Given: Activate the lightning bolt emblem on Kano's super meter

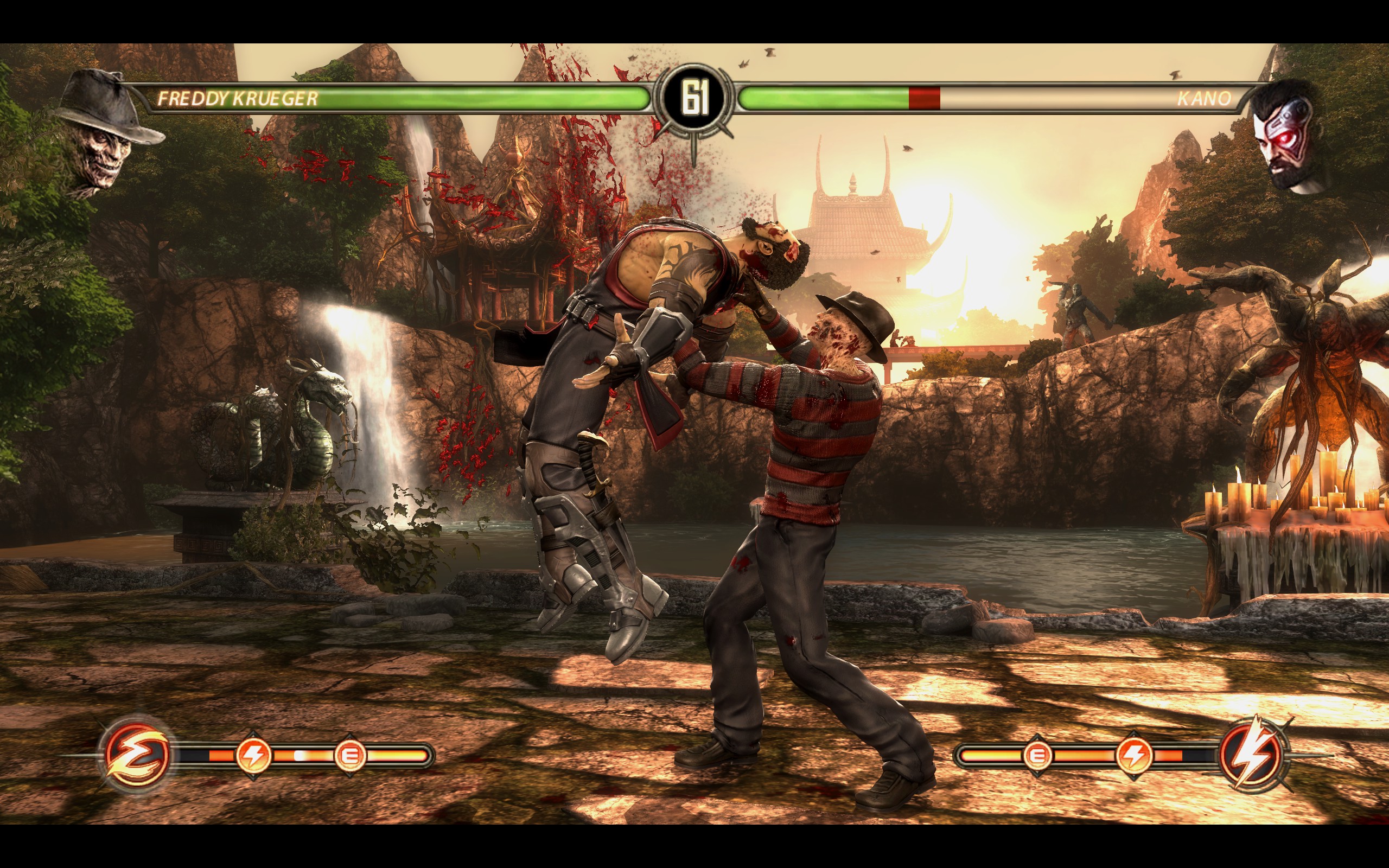Looking at the screenshot, I should tap(1252, 754).
